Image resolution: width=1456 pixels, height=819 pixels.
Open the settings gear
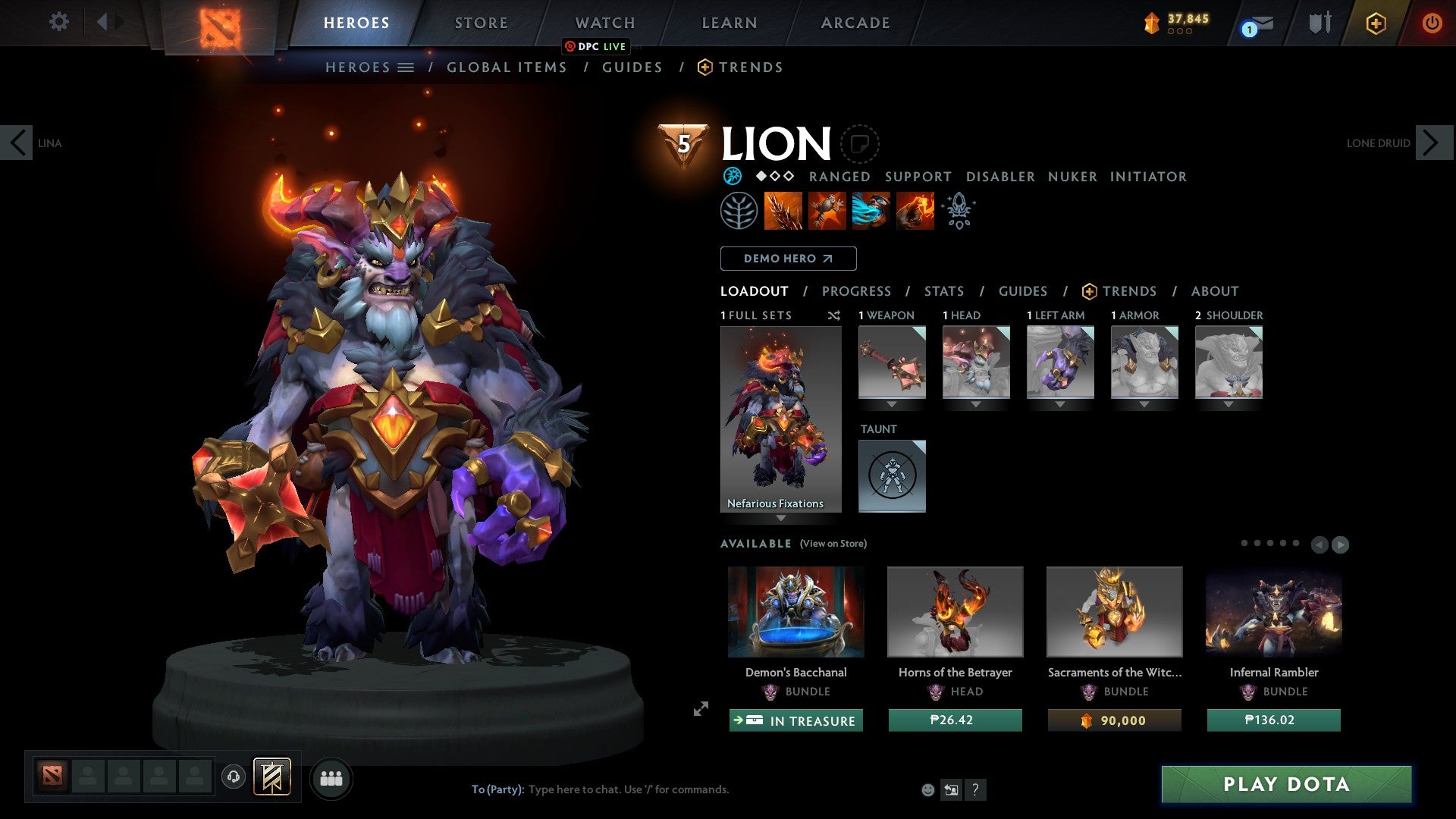tap(58, 22)
